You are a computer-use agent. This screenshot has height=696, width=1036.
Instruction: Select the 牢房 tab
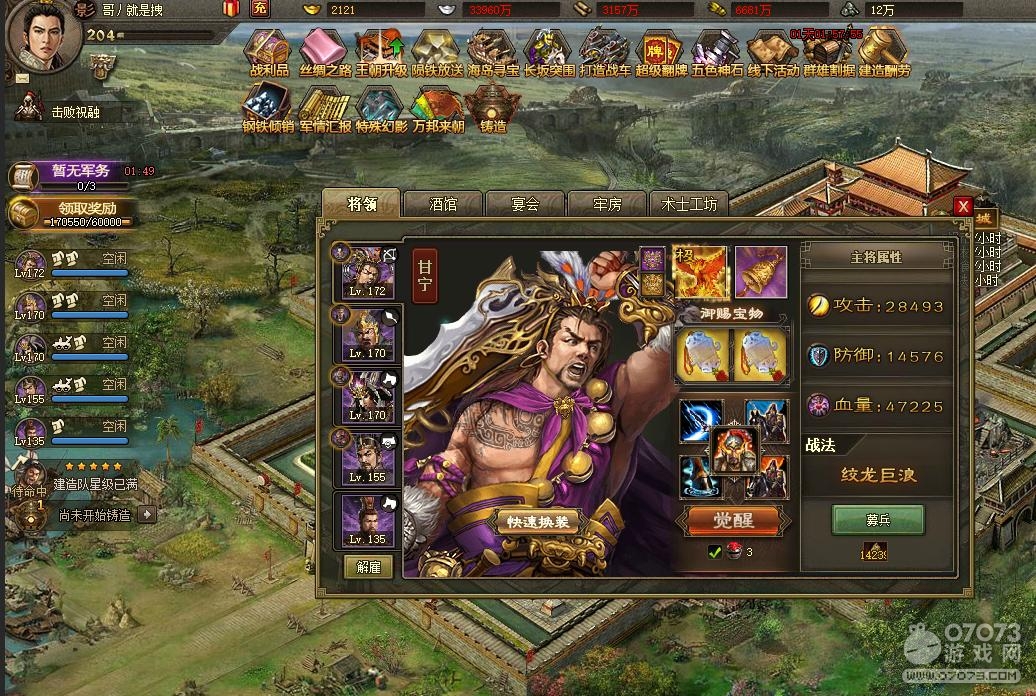point(607,204)
